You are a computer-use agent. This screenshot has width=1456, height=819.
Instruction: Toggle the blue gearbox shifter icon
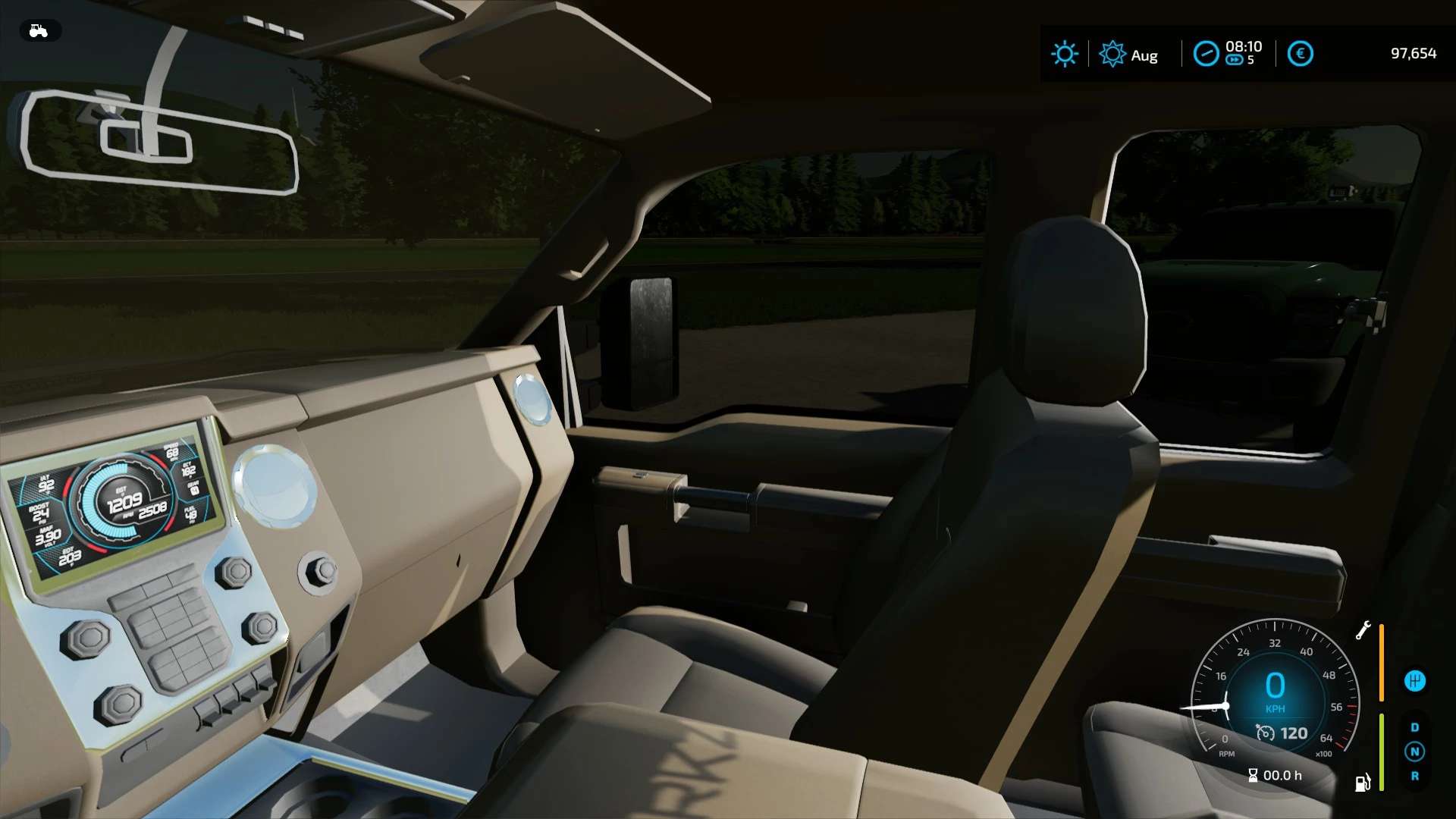[x=1414, y=681]
